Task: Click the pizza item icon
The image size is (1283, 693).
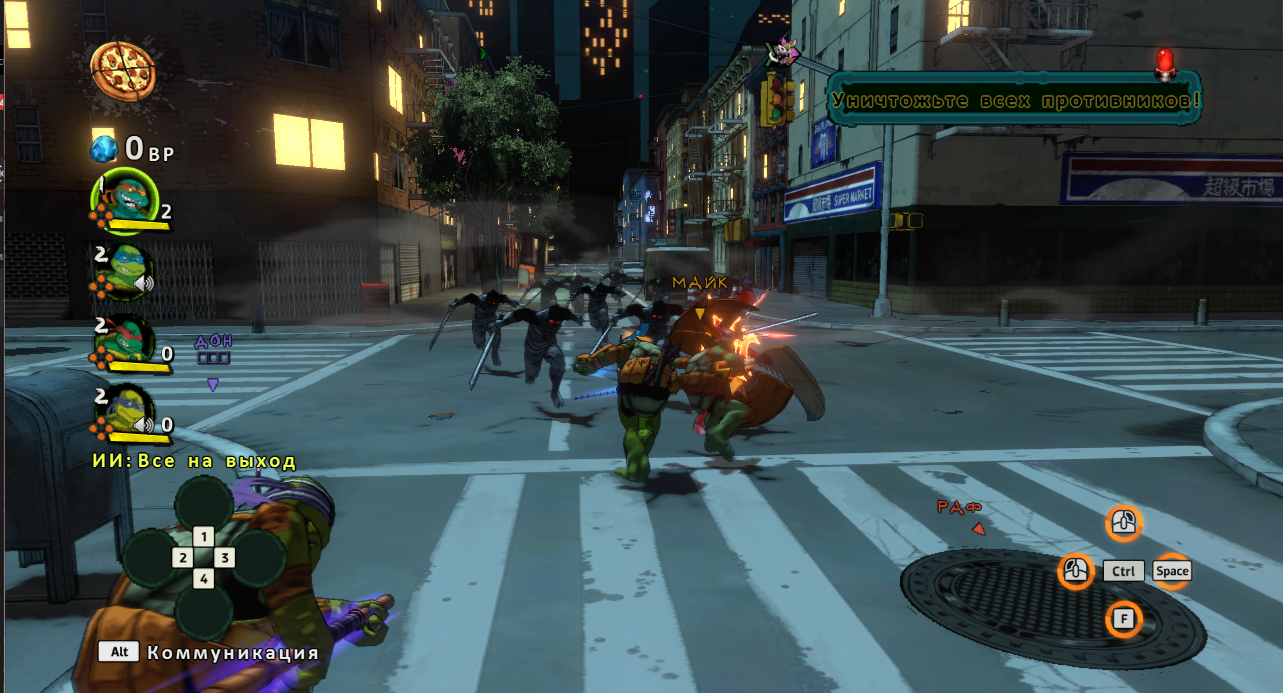Action: tap(123, 68)
